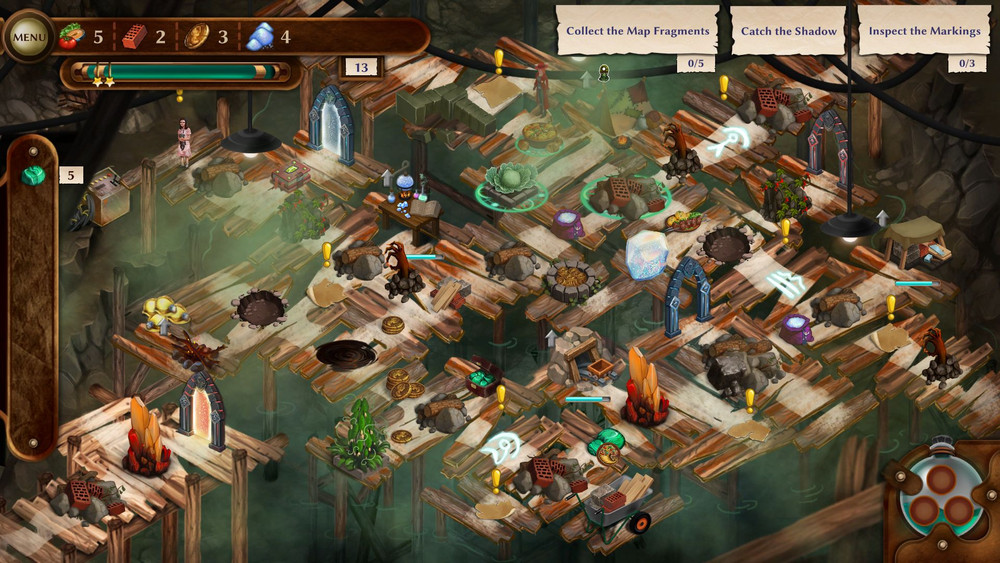
Task: Show the Catch the Shadow objective
Action: [788, 31]
